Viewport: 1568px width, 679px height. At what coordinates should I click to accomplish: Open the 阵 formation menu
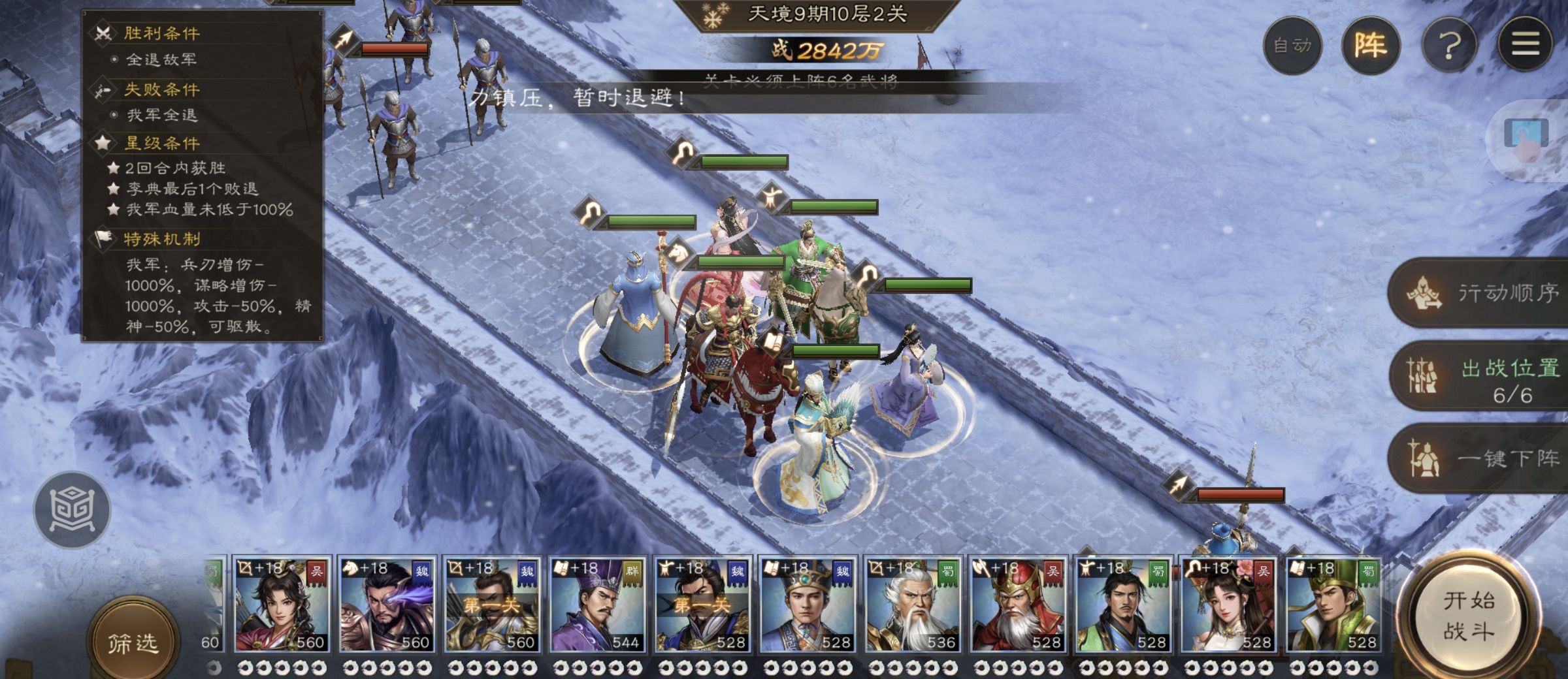pyautogui.click(x=1370, y=45)
